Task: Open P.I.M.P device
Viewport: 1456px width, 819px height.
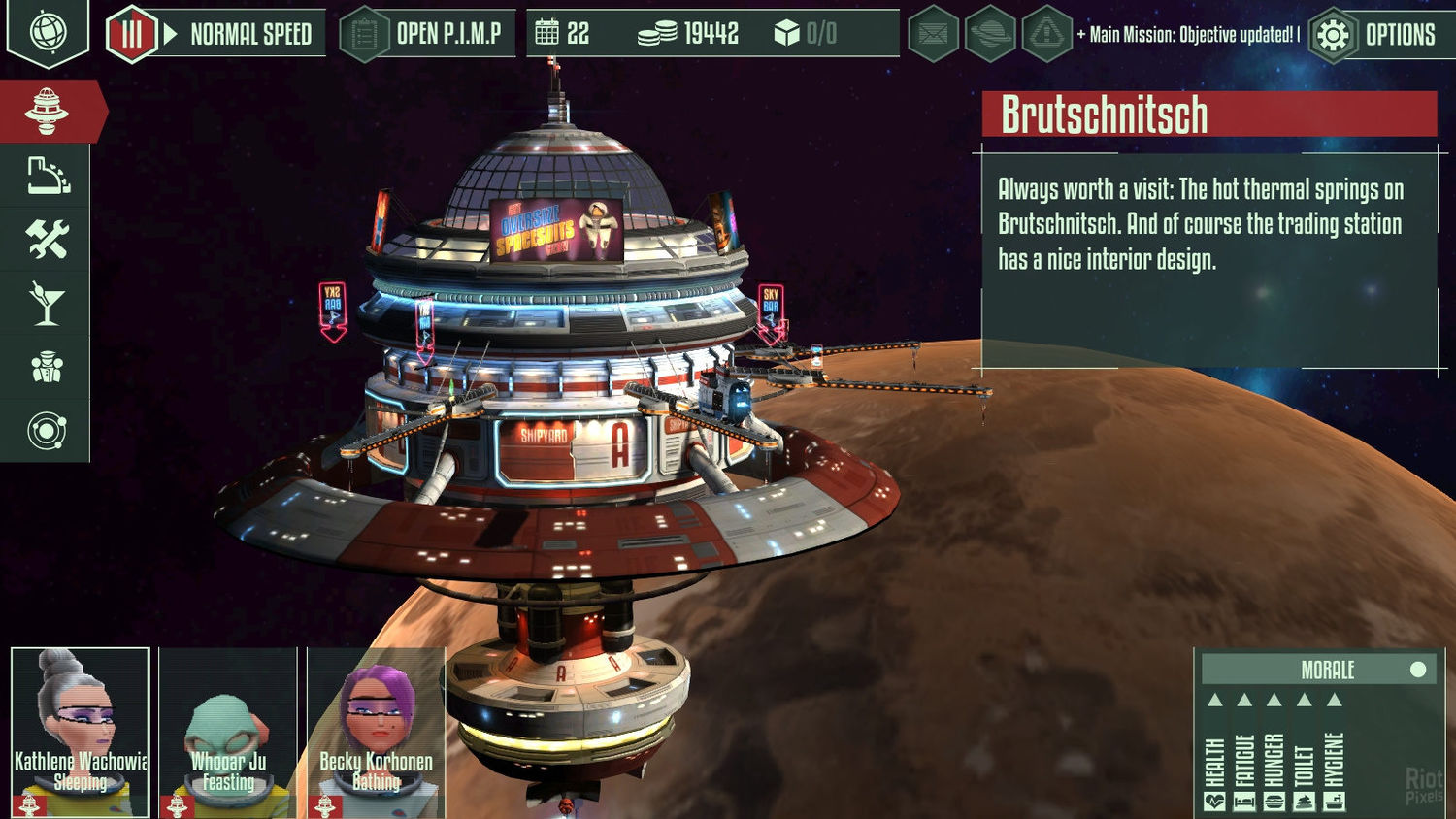Action: pyautogui.click(x=429, y=35)
